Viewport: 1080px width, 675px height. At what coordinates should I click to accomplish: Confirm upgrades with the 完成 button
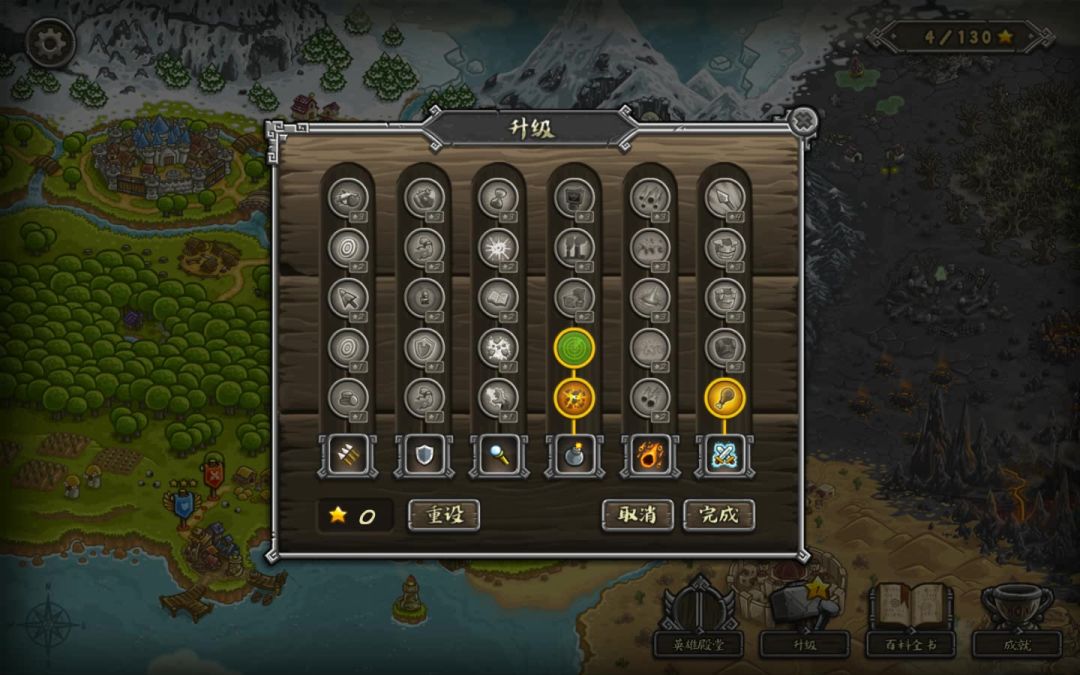(718, 515)
